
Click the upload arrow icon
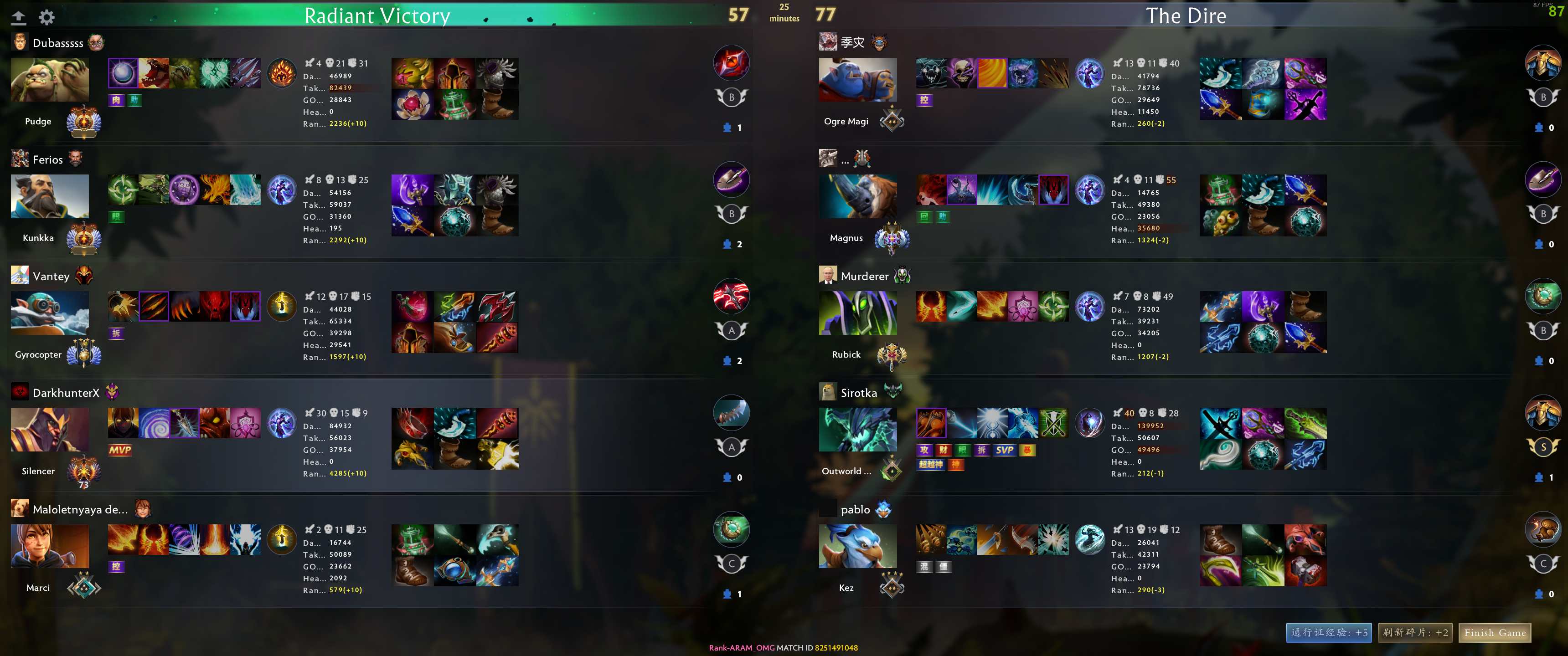click(x=19, y=17)
